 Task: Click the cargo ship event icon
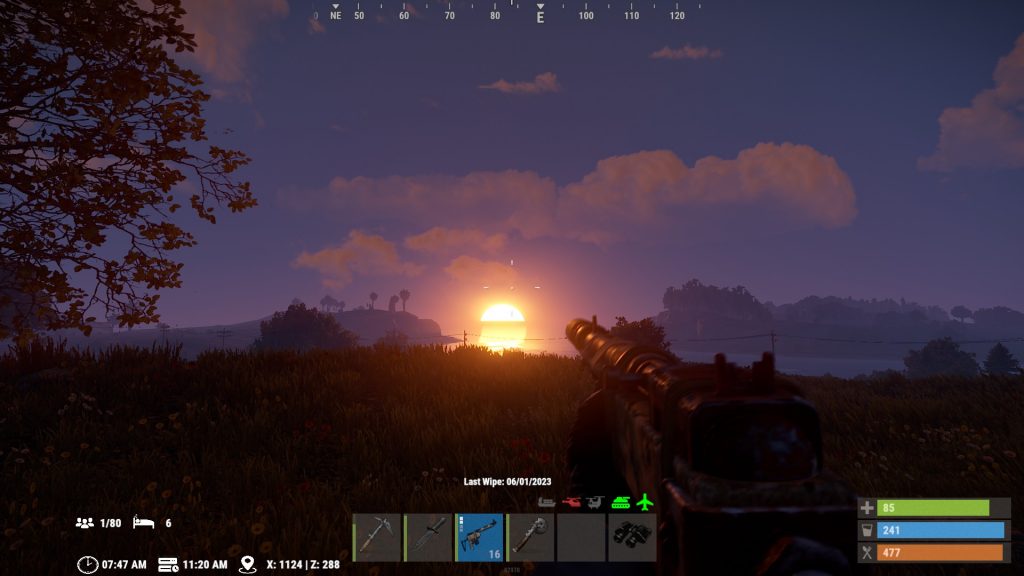pyautogui.click(x=547, y=502)
